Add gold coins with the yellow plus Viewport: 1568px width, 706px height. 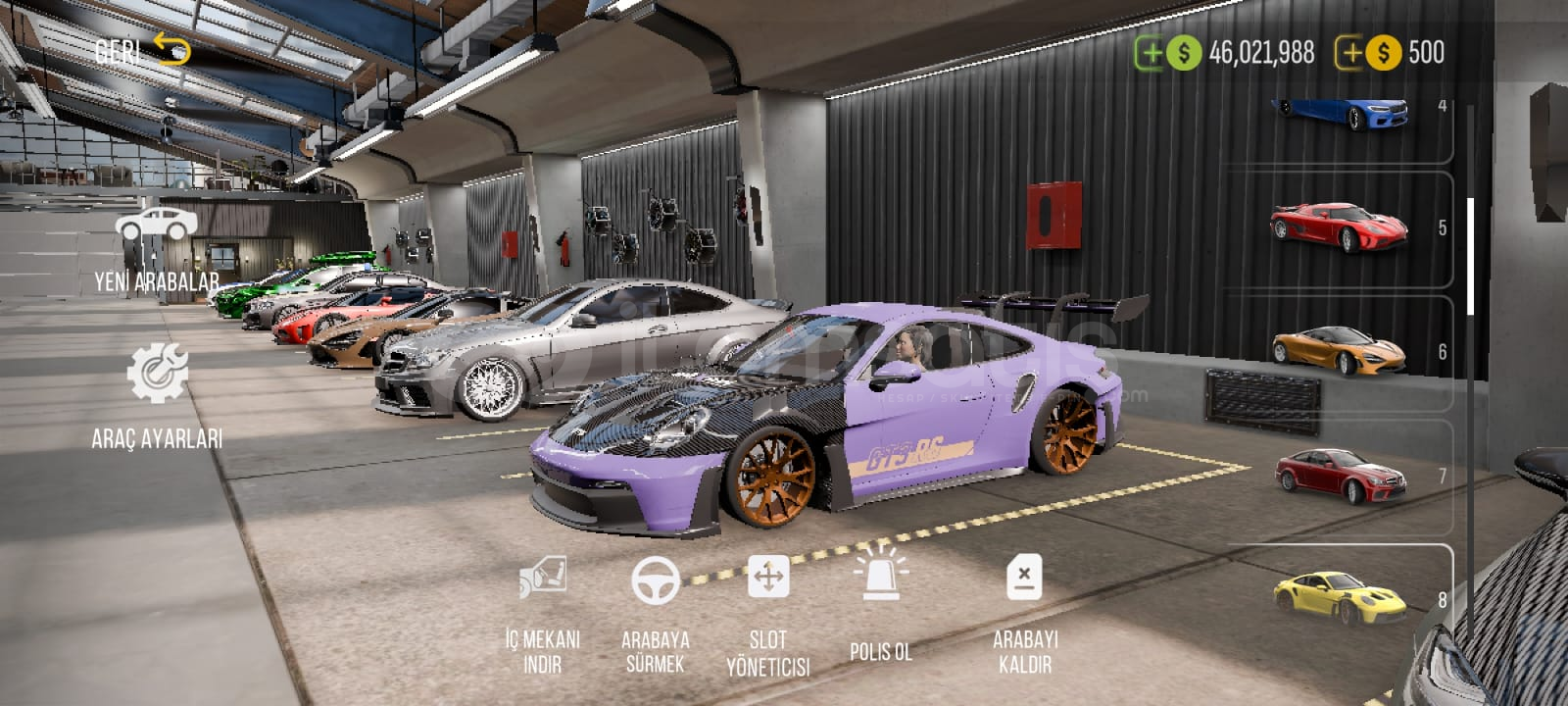[x=1351, y=53]
